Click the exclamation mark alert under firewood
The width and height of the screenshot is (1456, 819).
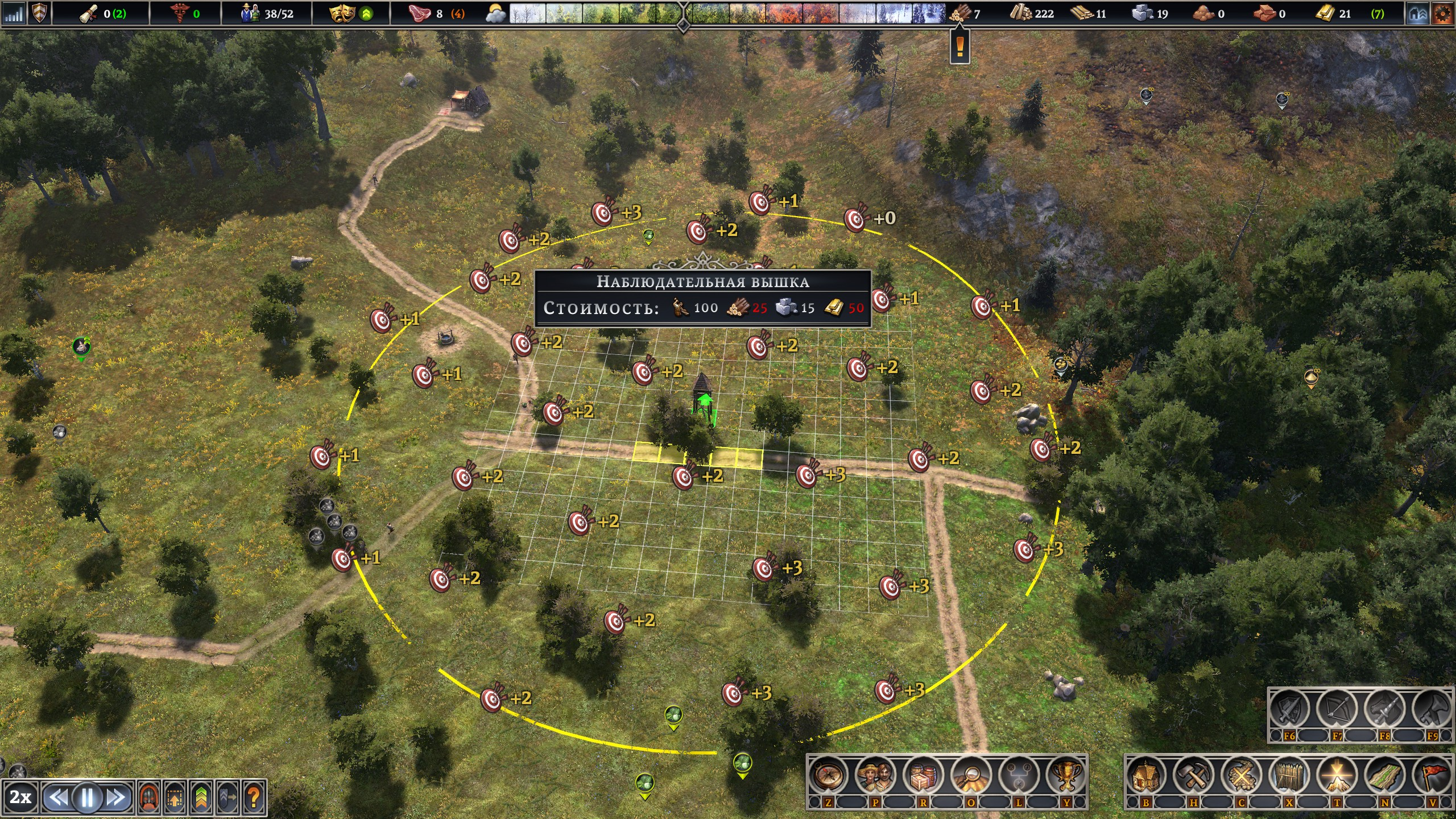point(960,45)
